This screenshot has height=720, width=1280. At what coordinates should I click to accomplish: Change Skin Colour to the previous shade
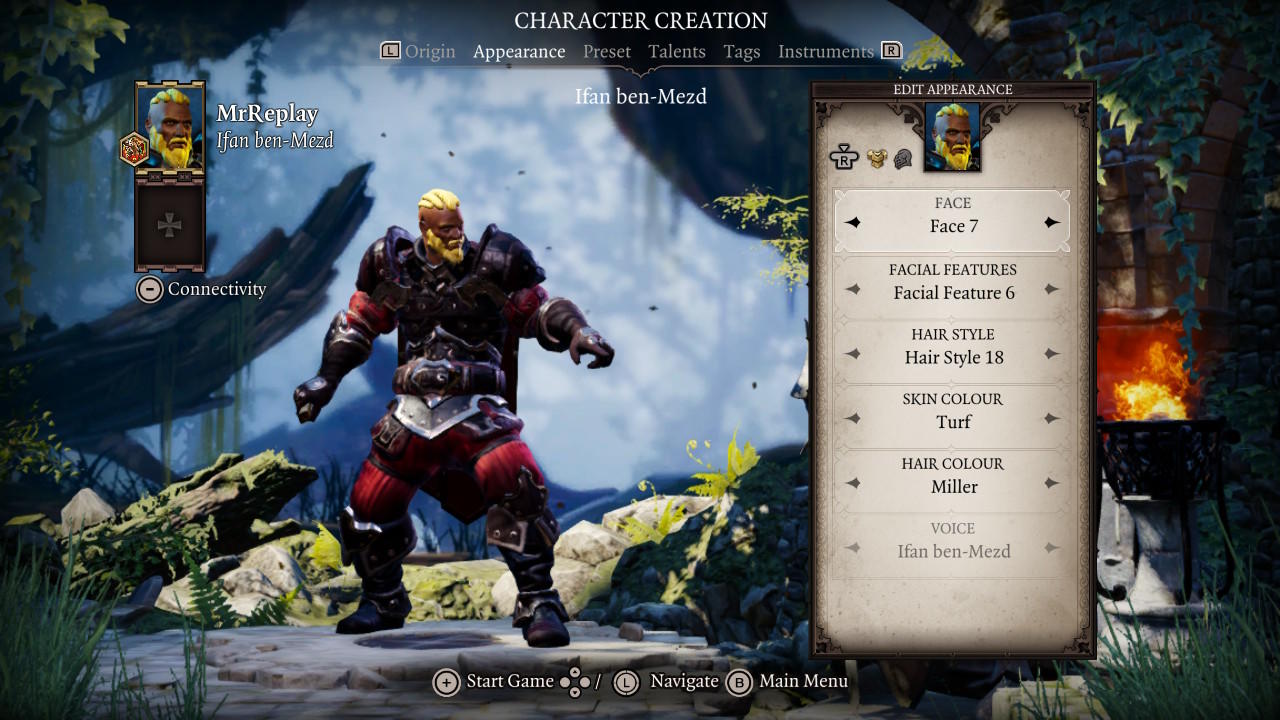pos(853,419)
